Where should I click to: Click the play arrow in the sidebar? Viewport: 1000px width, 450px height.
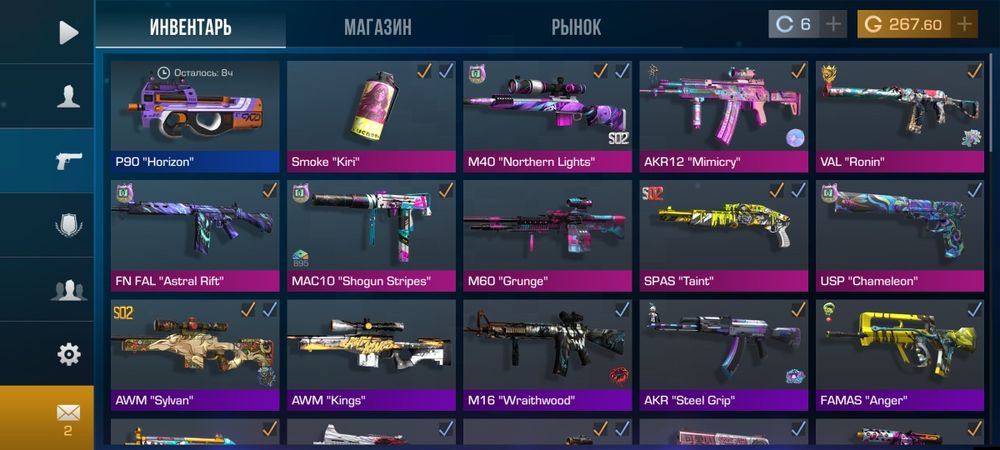click(x=68, y=33)
